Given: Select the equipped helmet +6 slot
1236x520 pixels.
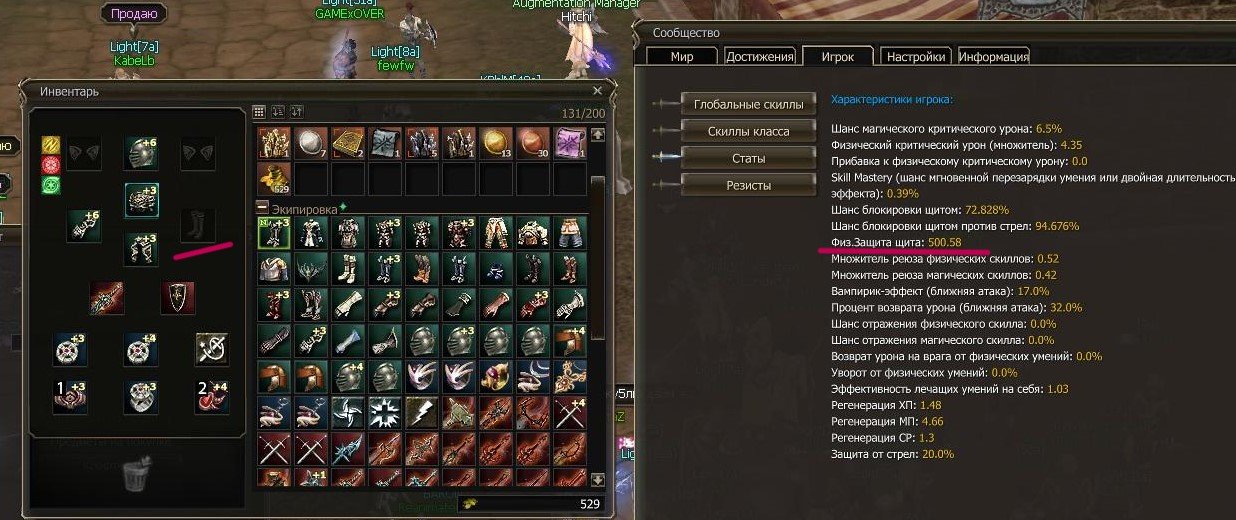Looking at the screenshot, I should tap(141, 152).
